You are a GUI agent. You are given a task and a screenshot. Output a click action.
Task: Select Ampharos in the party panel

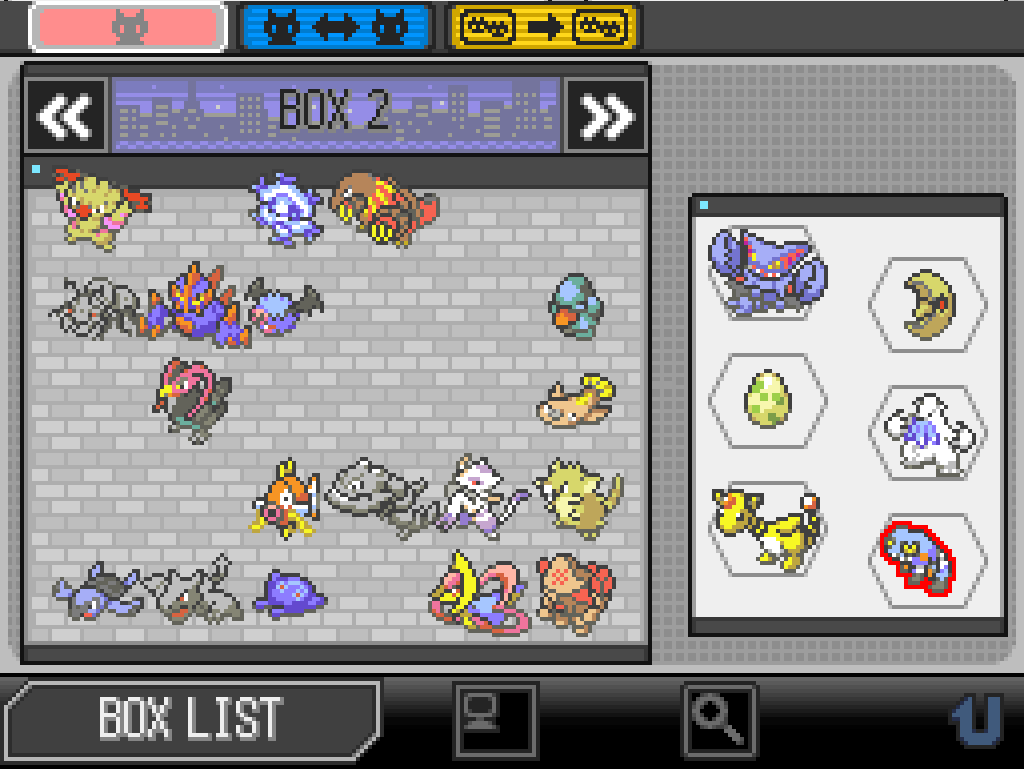[767, 527]
